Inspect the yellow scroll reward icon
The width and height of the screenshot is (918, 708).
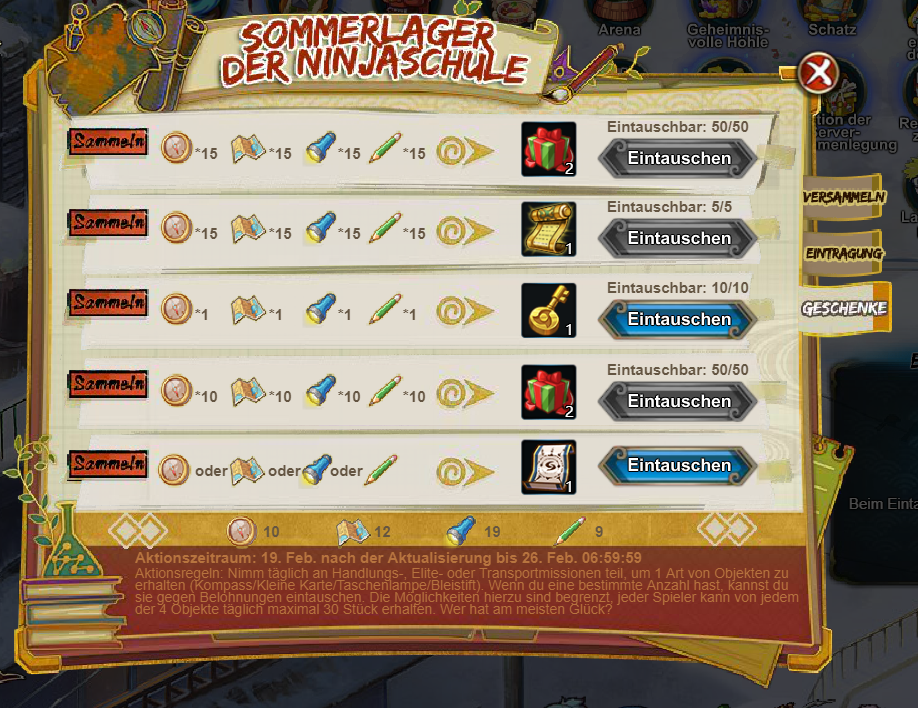(x=549, y=229)
